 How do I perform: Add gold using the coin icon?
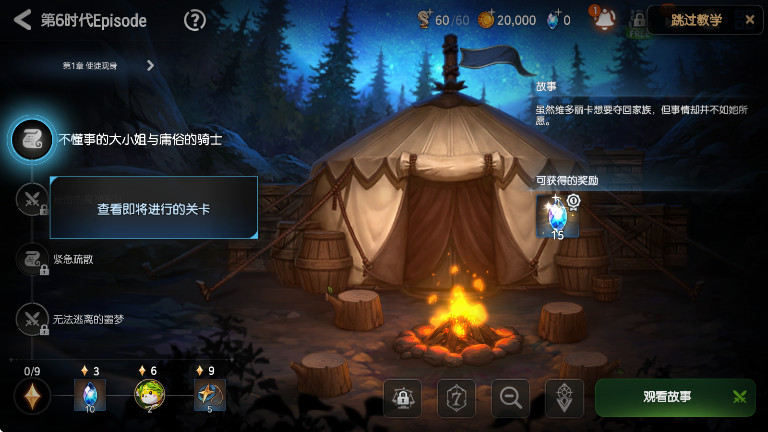click(x=486, y=20)
